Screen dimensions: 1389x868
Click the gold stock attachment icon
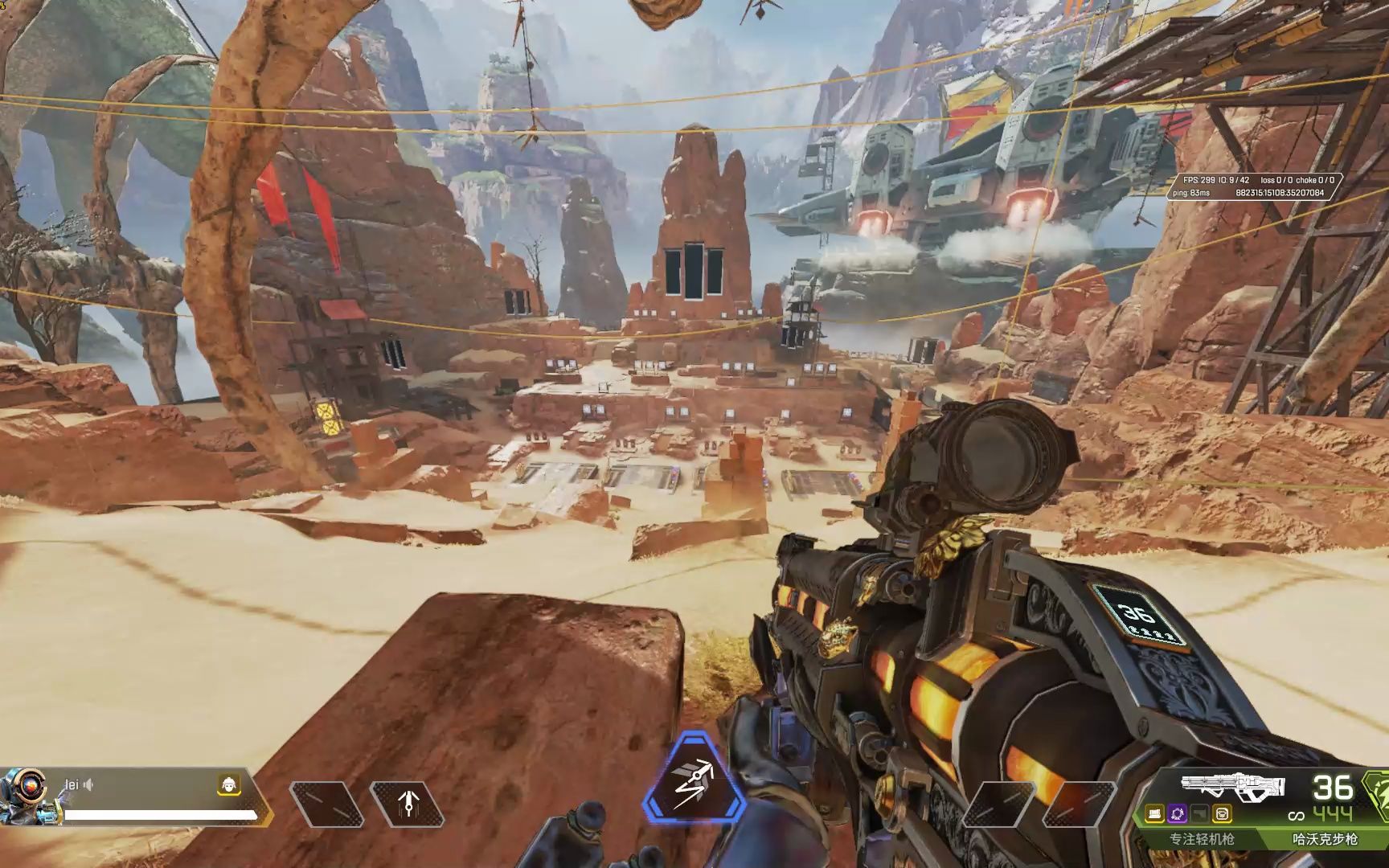pyautogui.click(x=1222, y=813)
